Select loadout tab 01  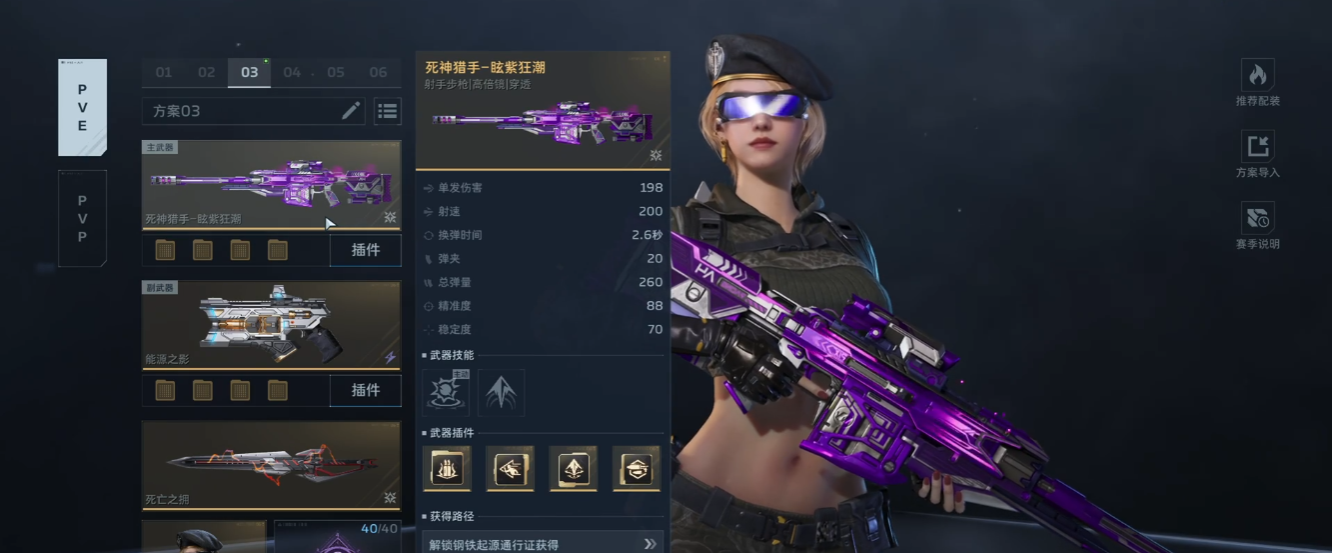point(163,72)
